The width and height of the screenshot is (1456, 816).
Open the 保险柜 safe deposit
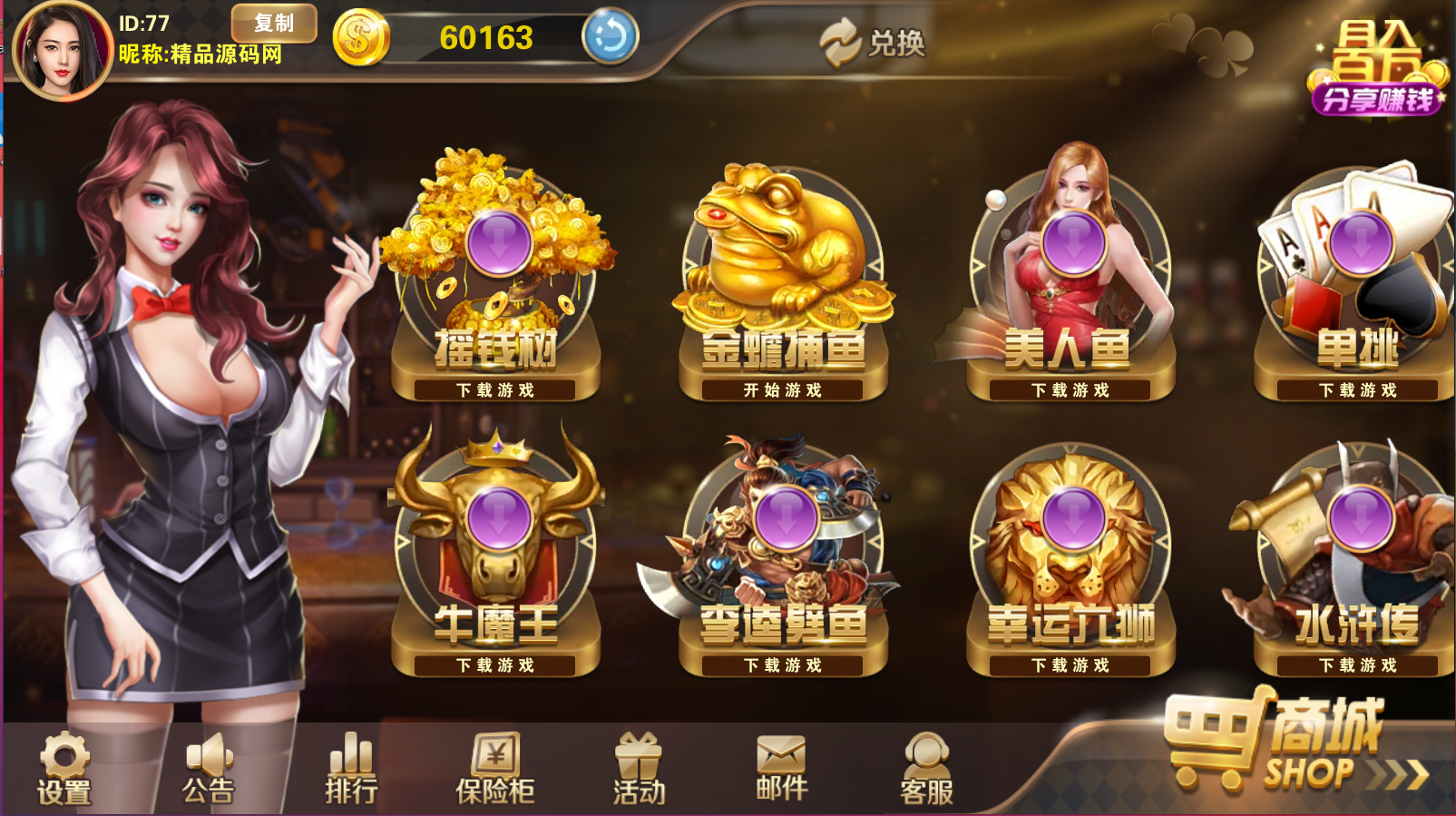(x=495, y=771)
